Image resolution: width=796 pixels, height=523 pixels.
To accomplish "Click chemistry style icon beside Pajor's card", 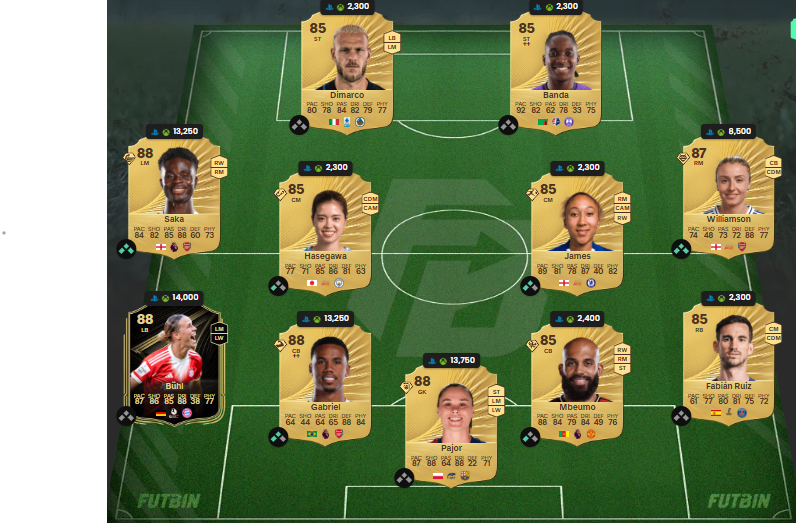I will 403,478.
